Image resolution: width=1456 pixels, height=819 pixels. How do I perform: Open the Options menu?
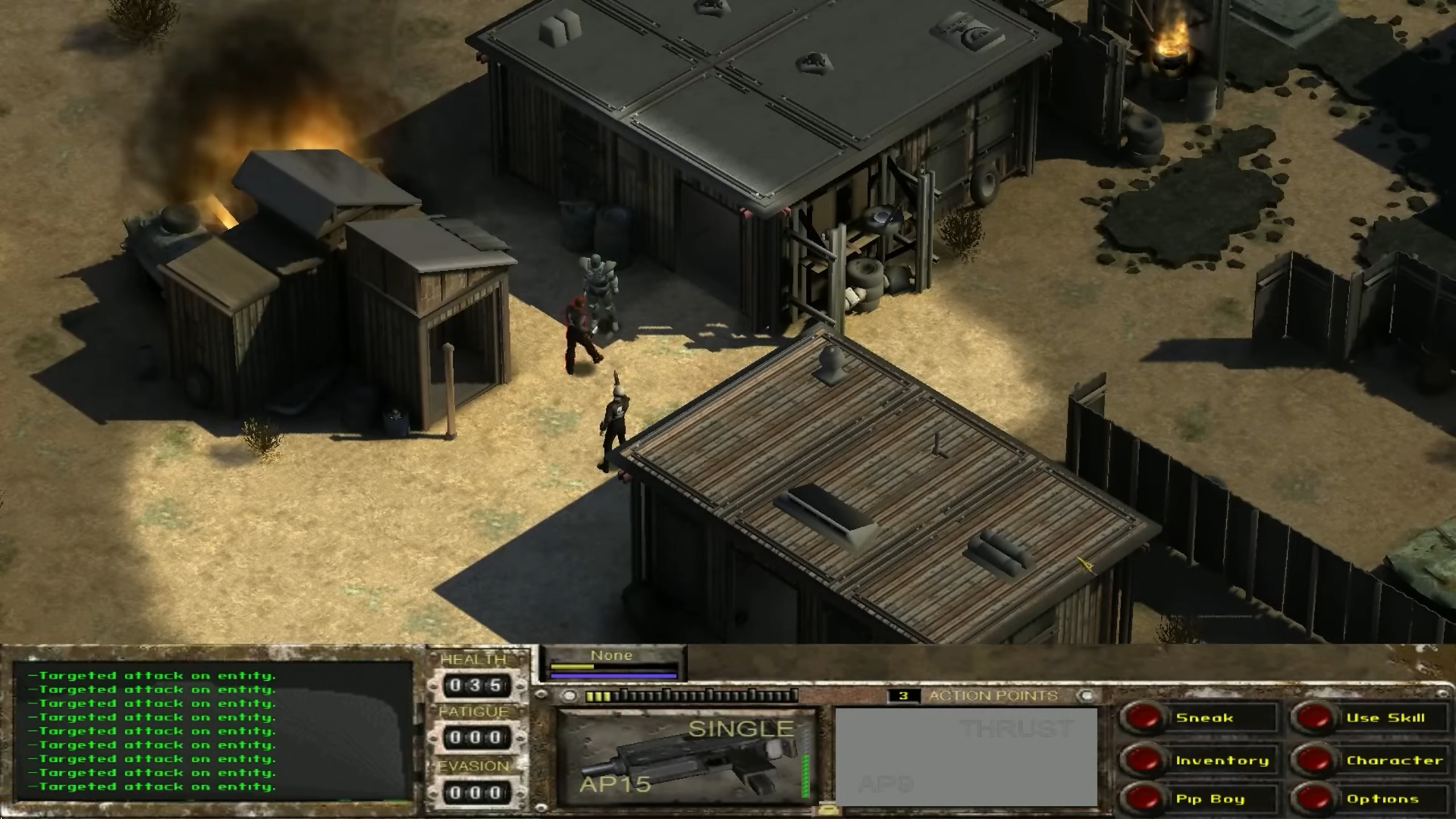click(x=1314, y=799)
